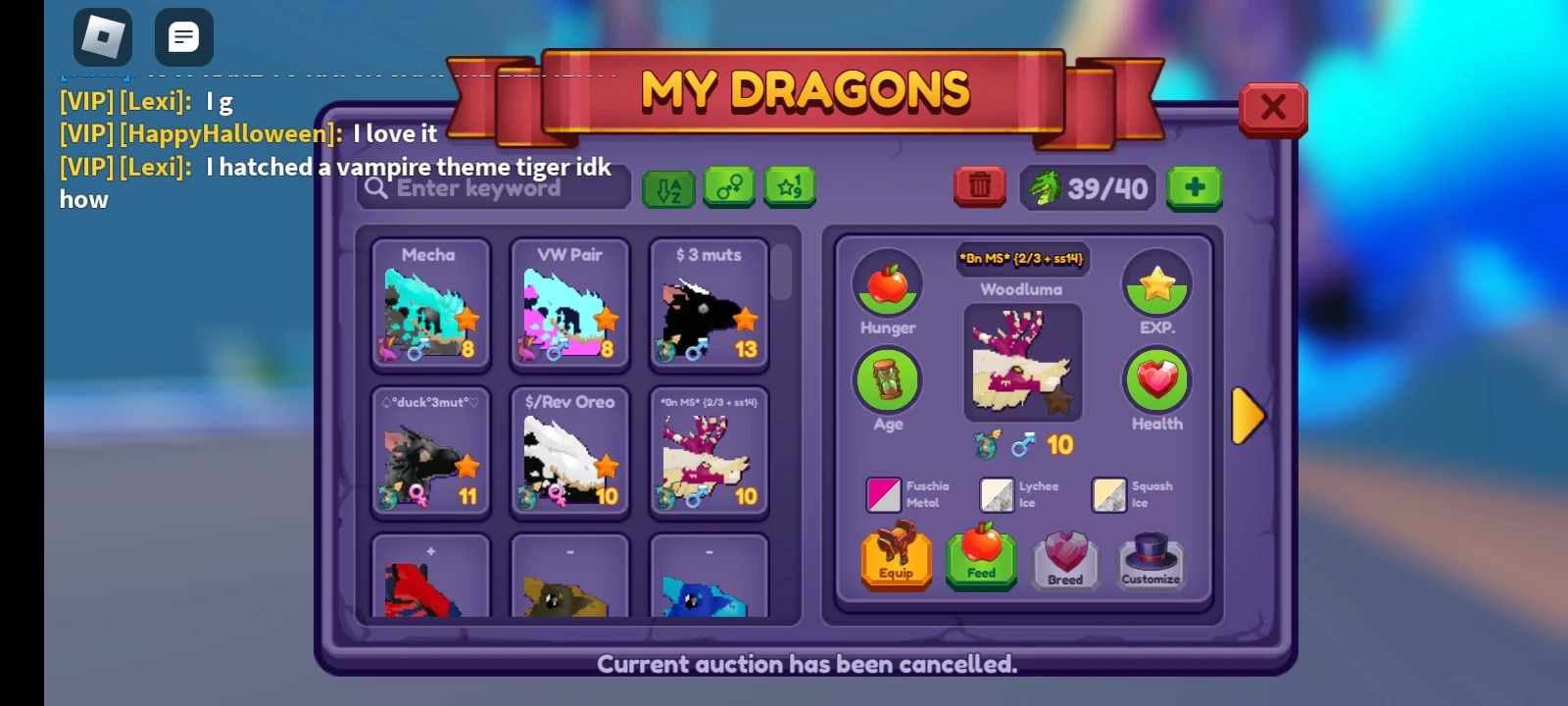Open Customize with the top hat icon
This screenshot has height=706, width=1568.
(1150, 559)
